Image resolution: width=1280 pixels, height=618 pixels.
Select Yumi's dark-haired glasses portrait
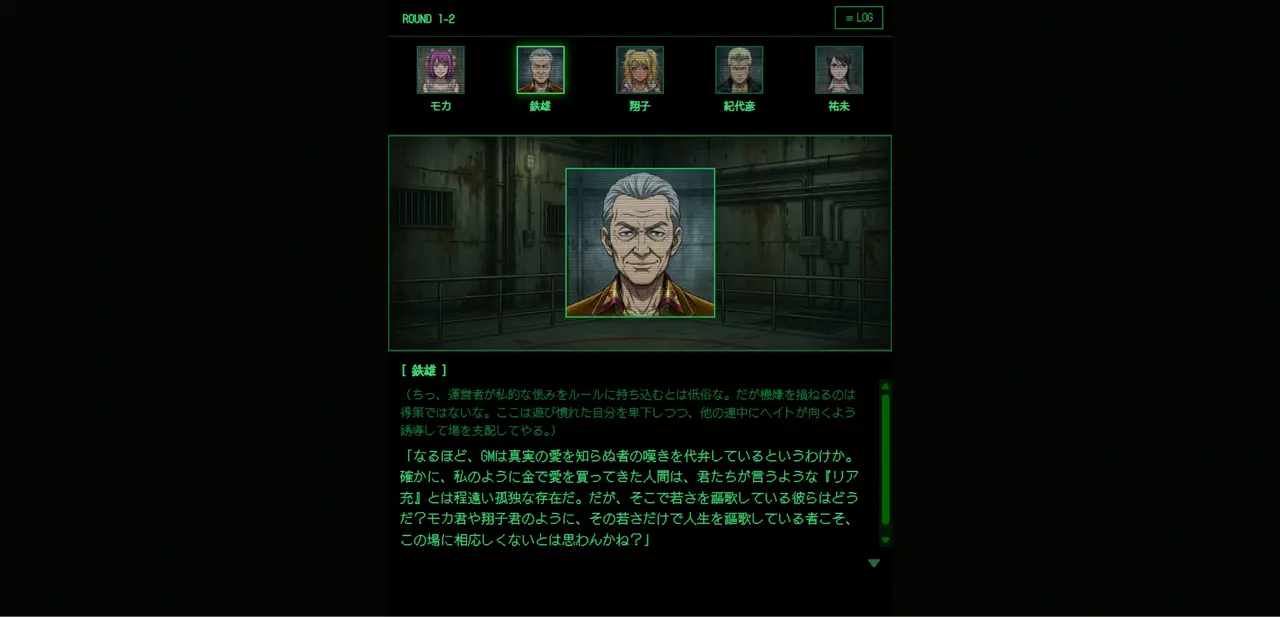(839, 70)
